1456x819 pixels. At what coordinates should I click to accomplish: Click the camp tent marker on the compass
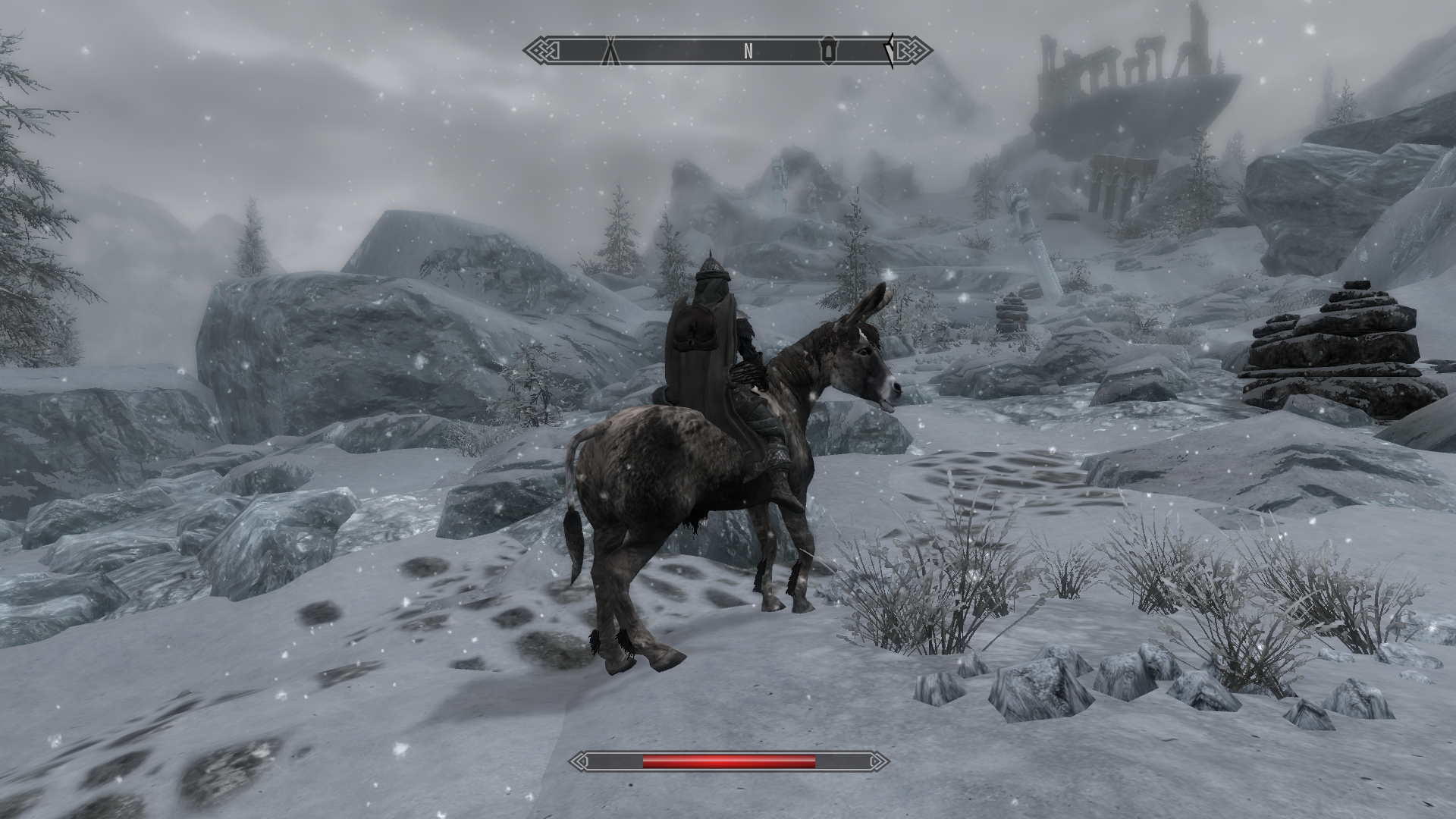(x=612, y=52)
